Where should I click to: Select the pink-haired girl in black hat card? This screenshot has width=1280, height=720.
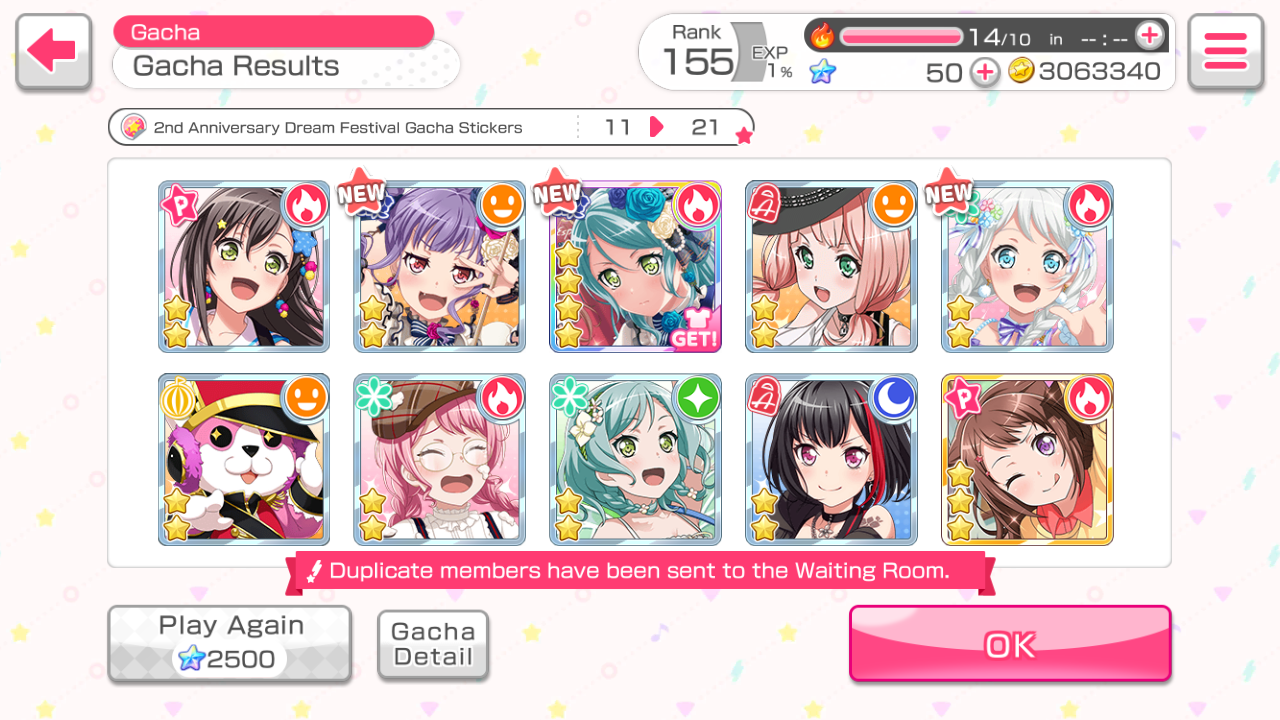point(831,266)
